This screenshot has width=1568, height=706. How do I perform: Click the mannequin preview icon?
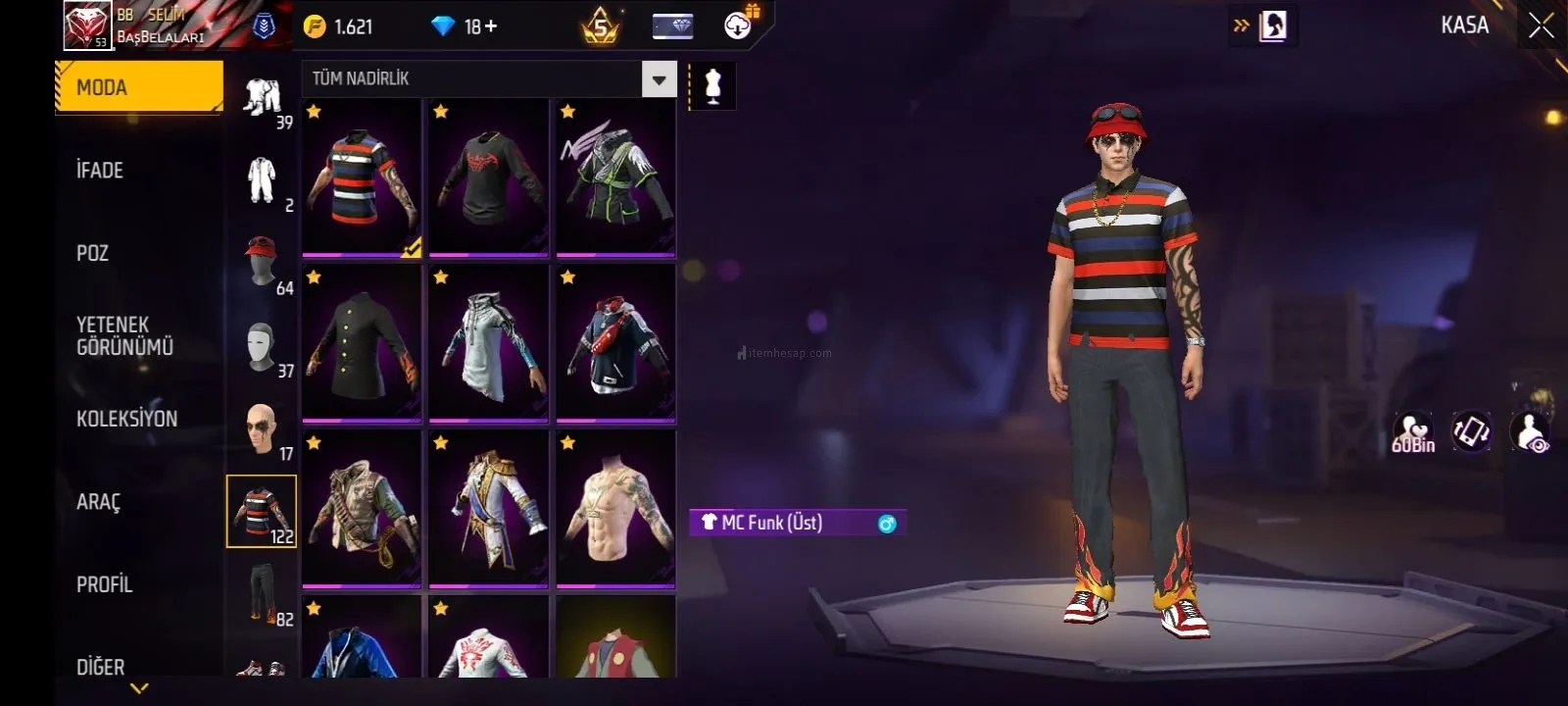[712, 86]
